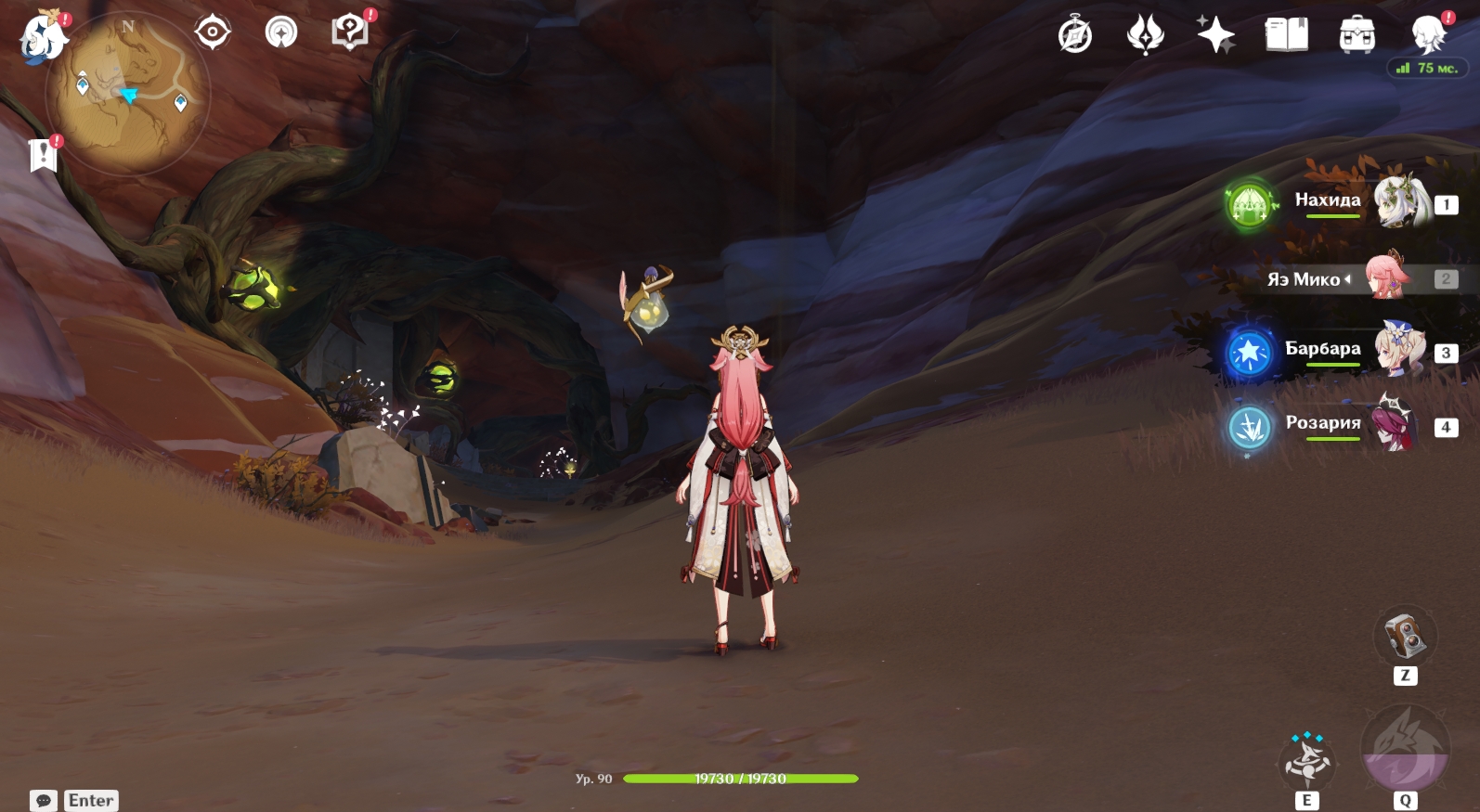Activate Yae Miko's elemental skill
The image size is (1480, 812).
pyautogui.click(x=1307, y=763)
